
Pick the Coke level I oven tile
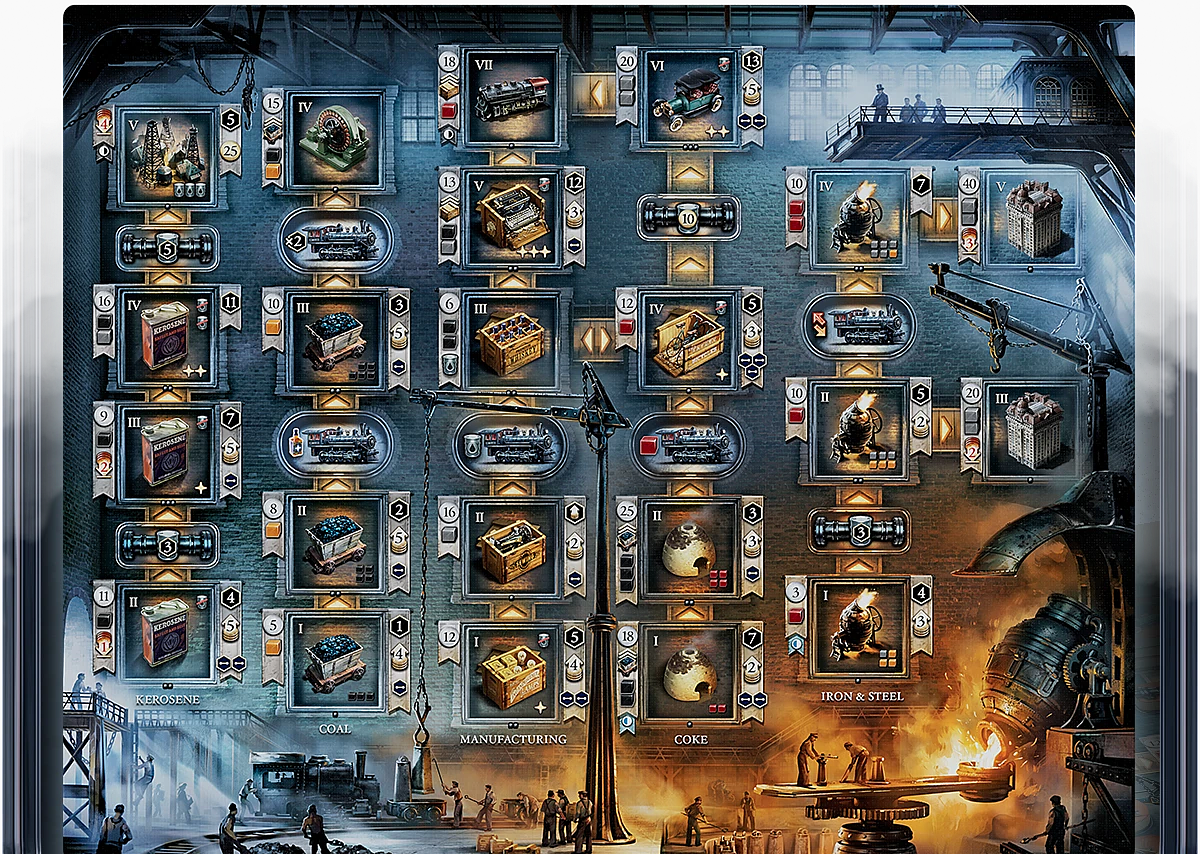click(x=688, y=671)
